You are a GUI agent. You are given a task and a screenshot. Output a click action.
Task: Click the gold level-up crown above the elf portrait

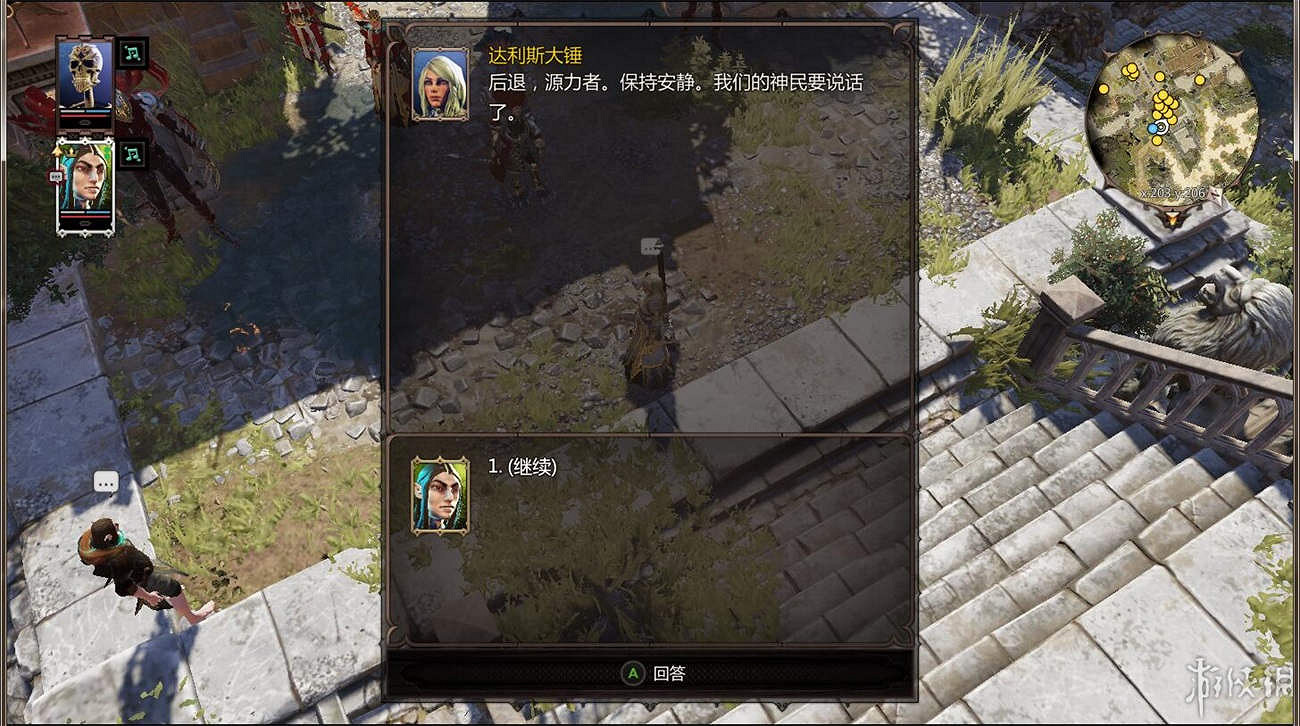(72, 152)
